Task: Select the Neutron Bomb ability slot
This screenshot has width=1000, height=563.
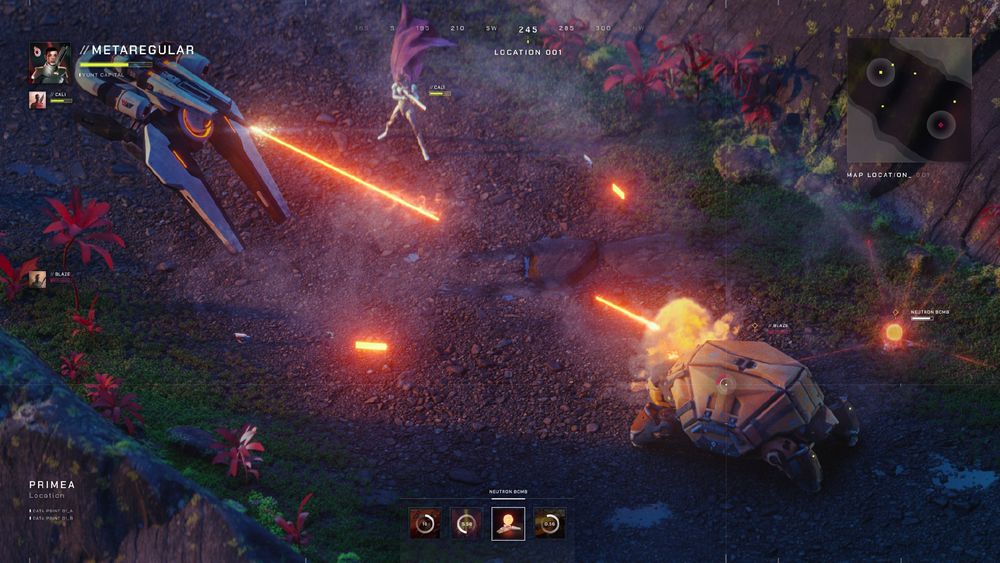Action: (x=508, y=523)
